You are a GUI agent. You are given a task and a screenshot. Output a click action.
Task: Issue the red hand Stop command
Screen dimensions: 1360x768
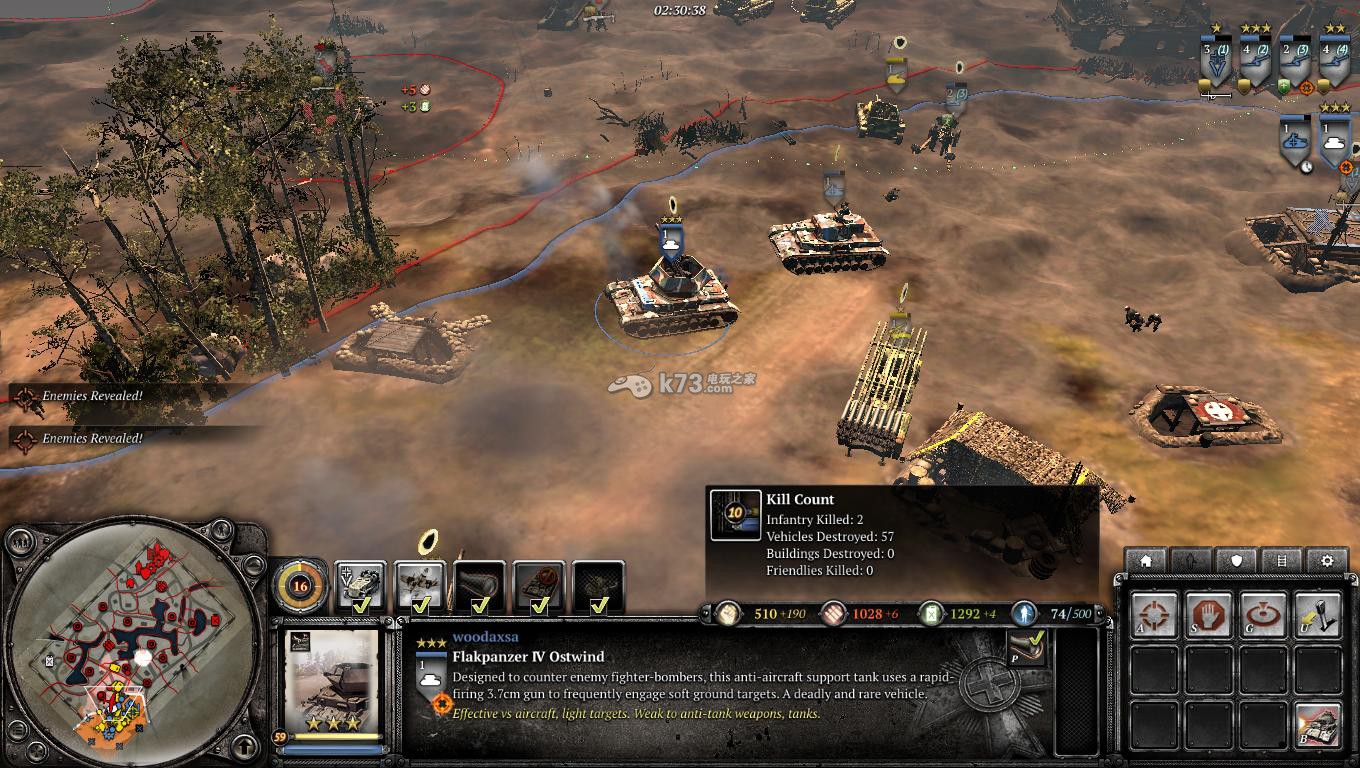pyautogui.click(x=1208, y=615)
